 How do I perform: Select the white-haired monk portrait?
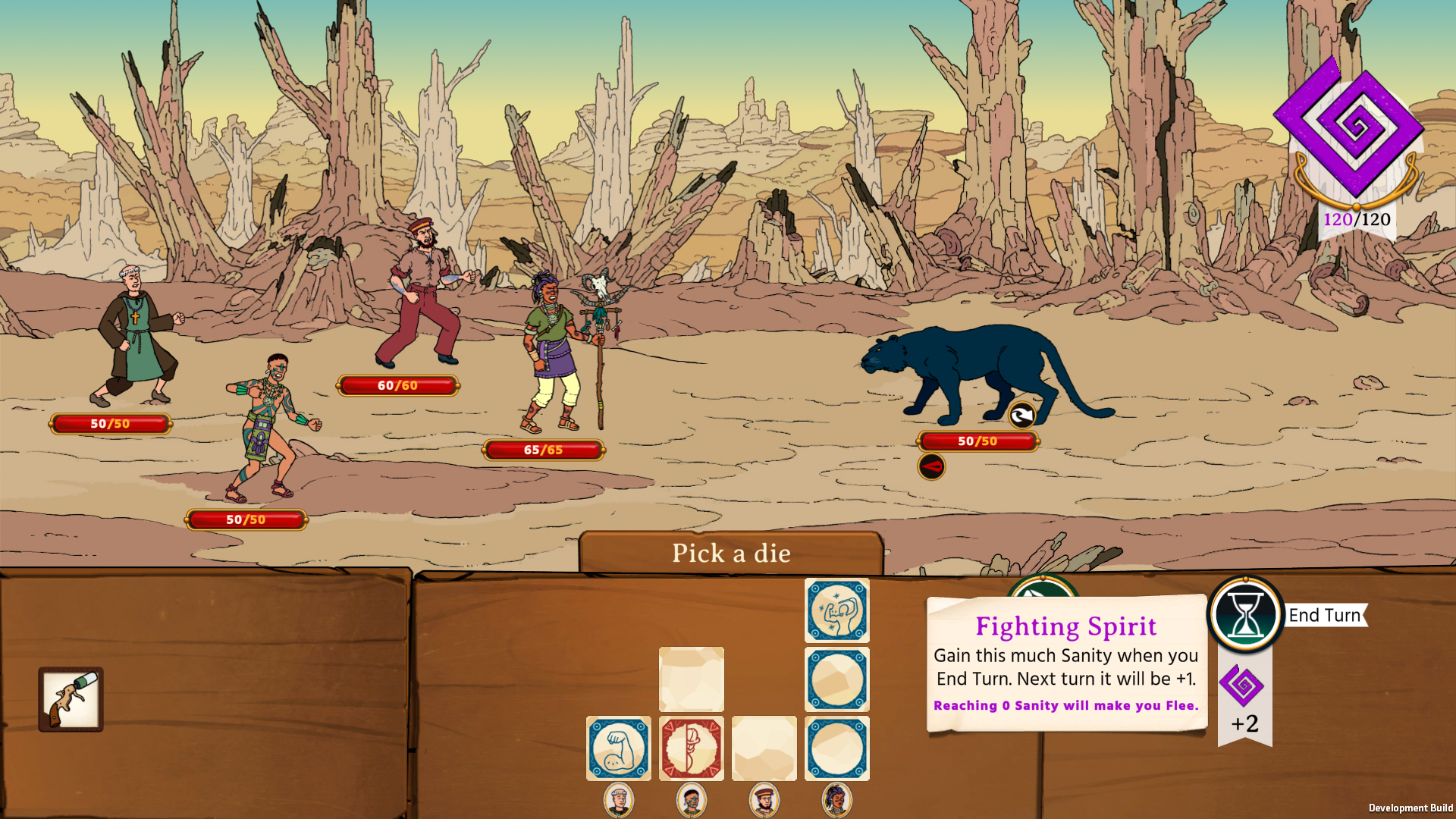point(618,800)
